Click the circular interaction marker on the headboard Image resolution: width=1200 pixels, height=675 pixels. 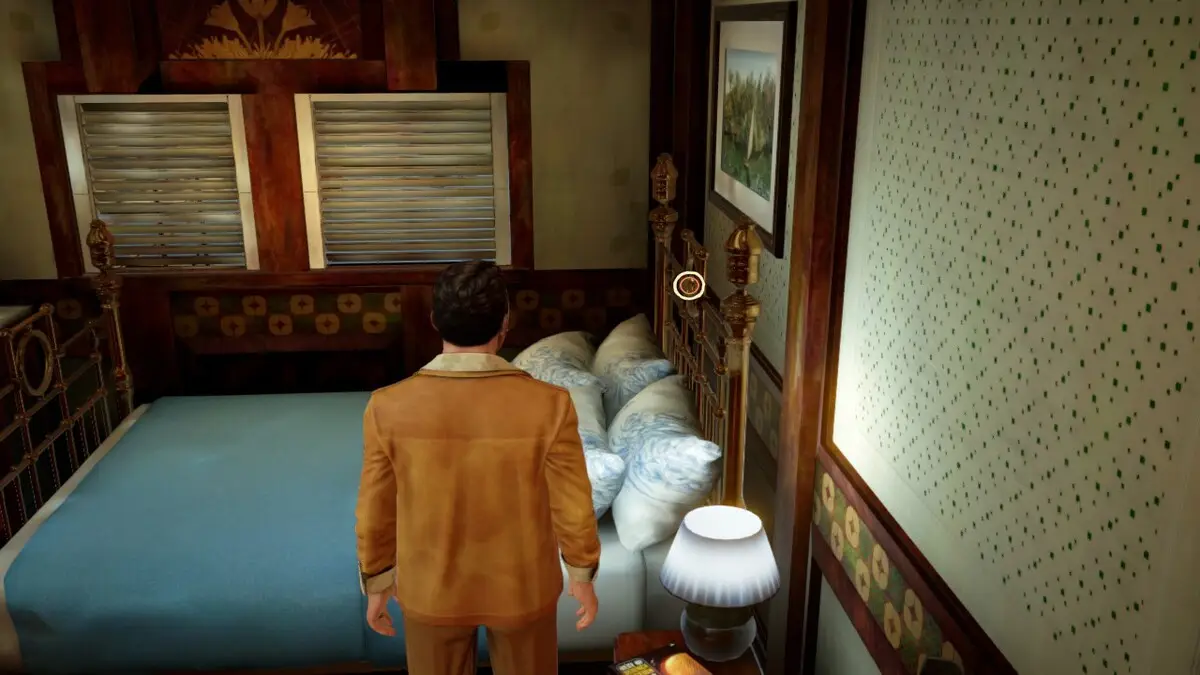pyautogui.click(x=689, y=286)
